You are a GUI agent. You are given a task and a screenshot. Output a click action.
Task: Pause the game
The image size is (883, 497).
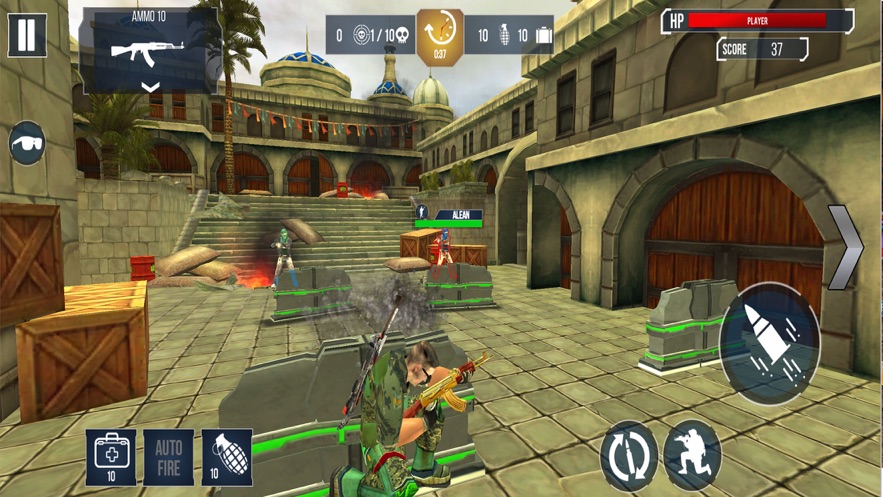(x=27, y=34)
